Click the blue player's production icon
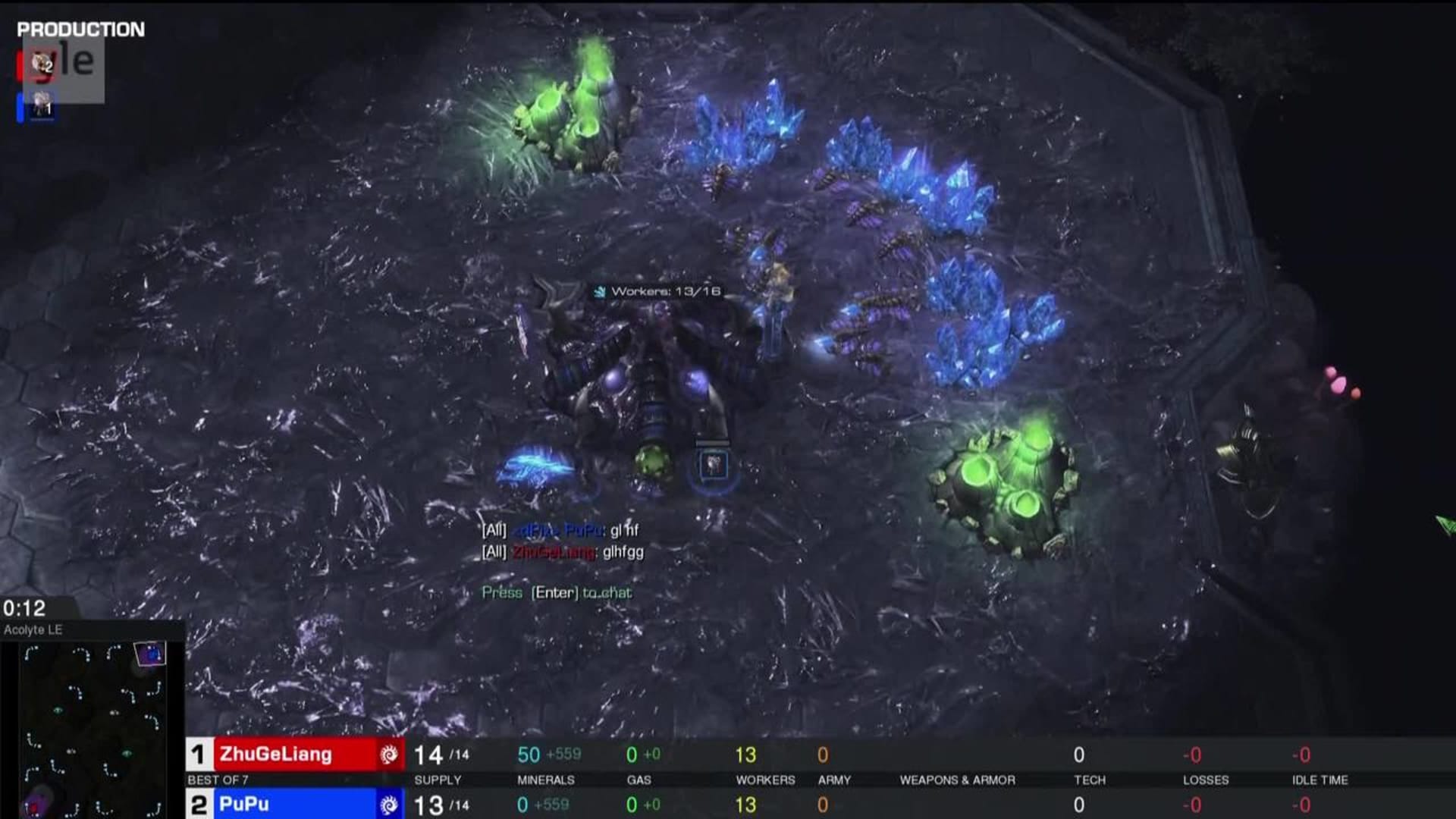1456x819 pixels. tap(42, 106)
